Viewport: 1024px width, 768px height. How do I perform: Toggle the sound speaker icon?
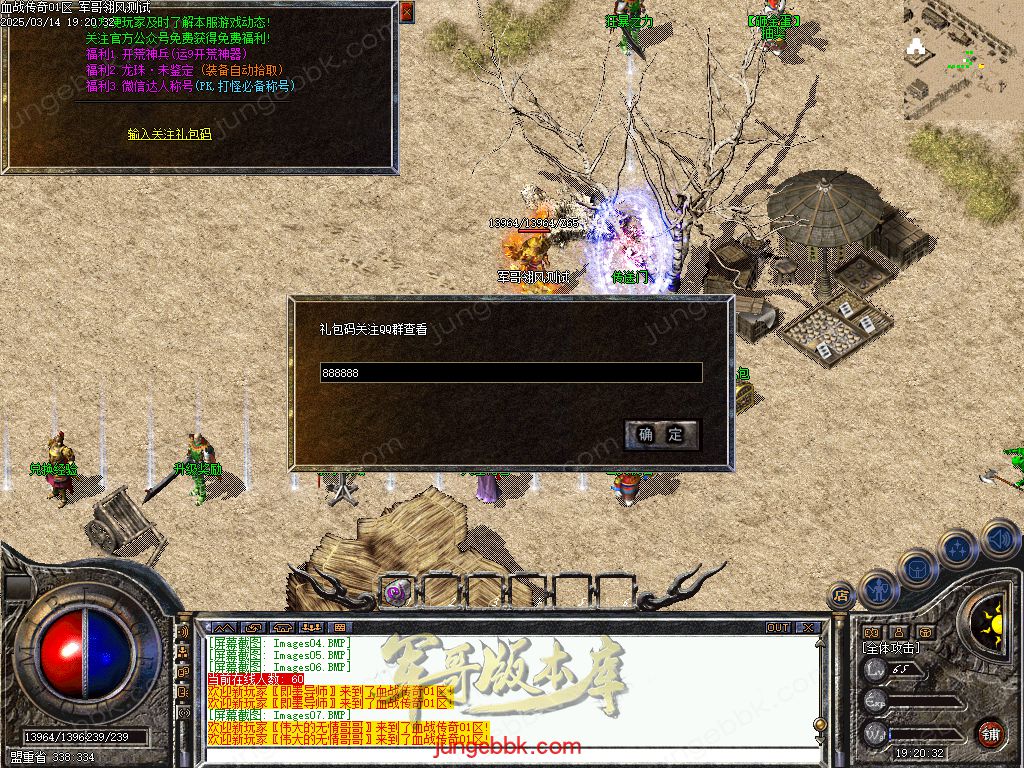999,539
